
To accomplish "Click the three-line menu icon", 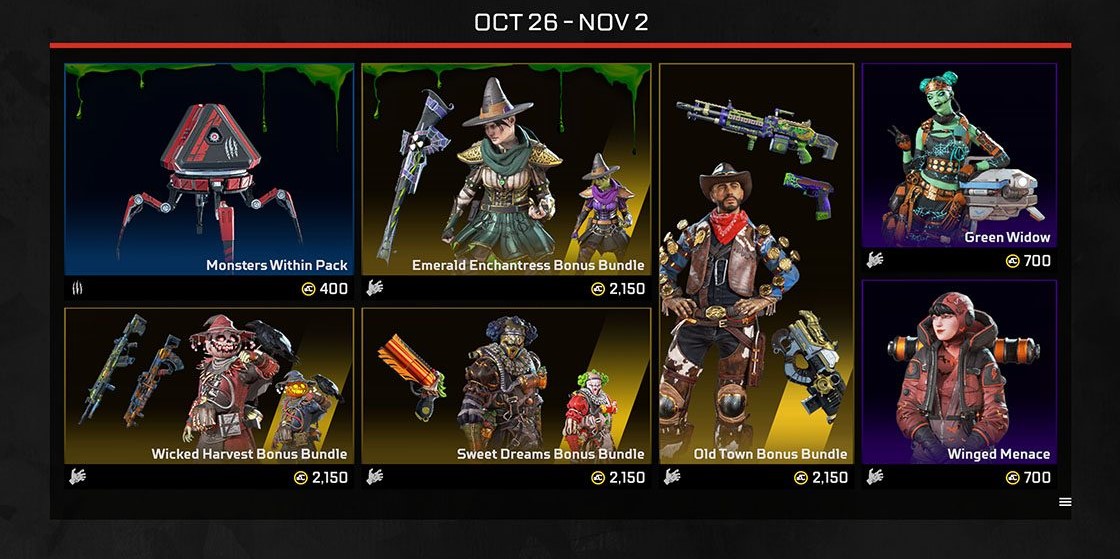I will pyautogui.click(x=1065, y=502).
